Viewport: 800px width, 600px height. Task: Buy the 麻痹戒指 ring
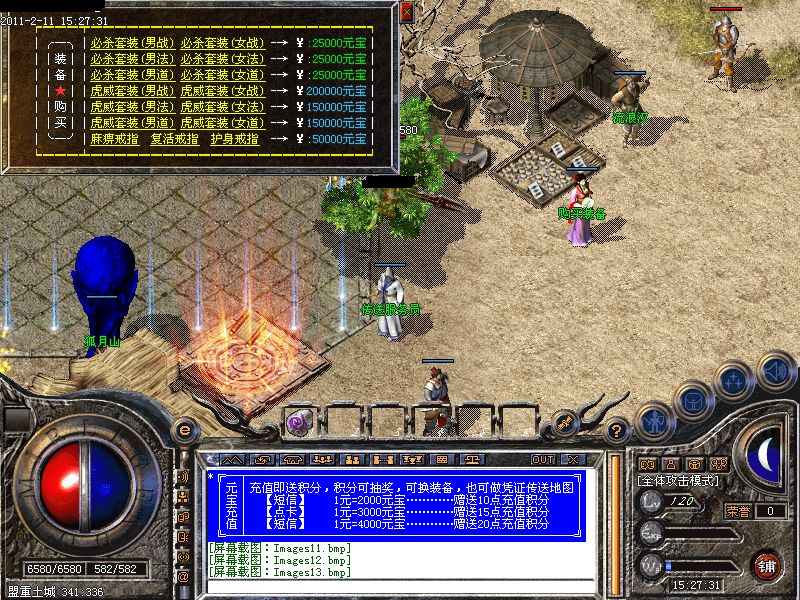114,139
